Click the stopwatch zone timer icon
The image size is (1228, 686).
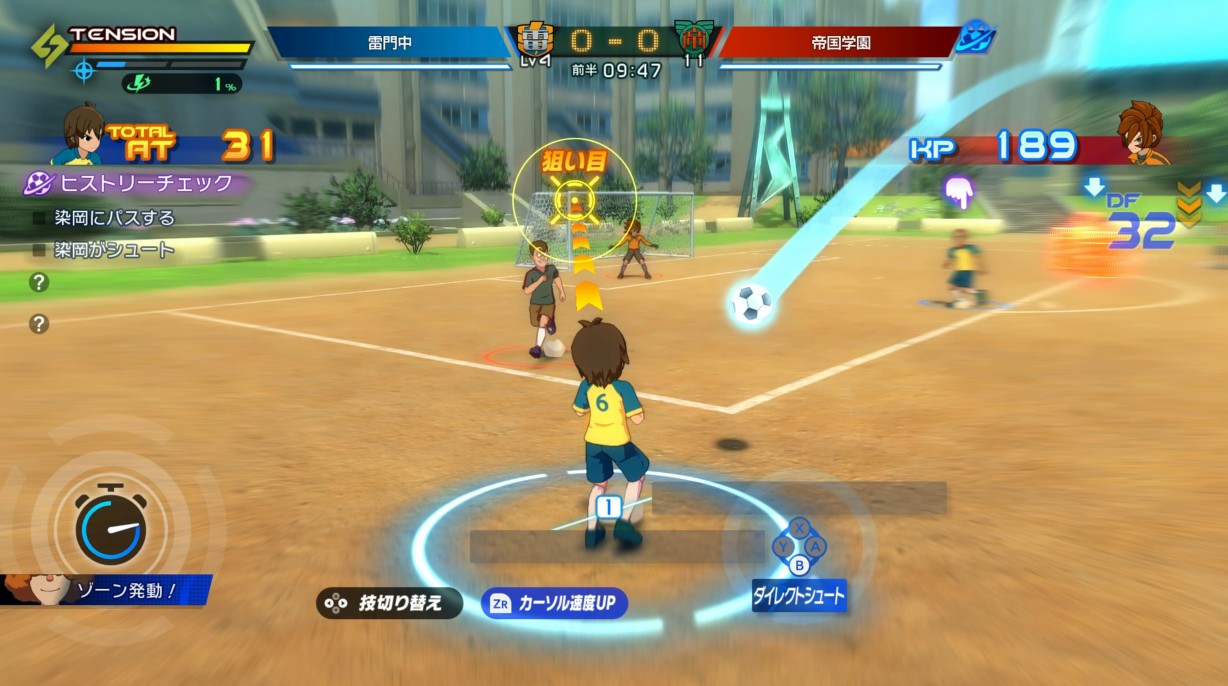click(110, 522)
